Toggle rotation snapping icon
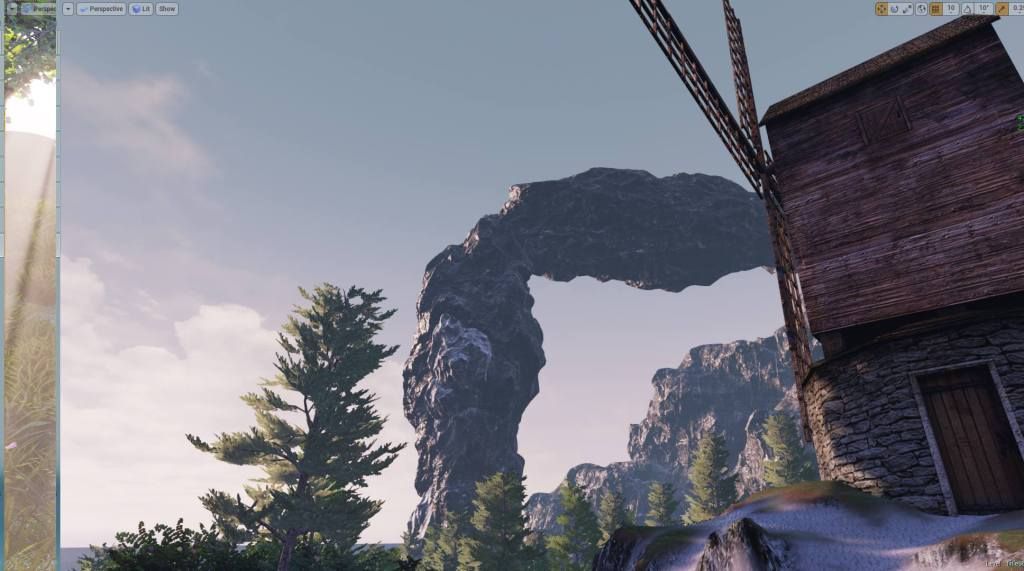This screenshot has height=571, width=1024. 967,9
